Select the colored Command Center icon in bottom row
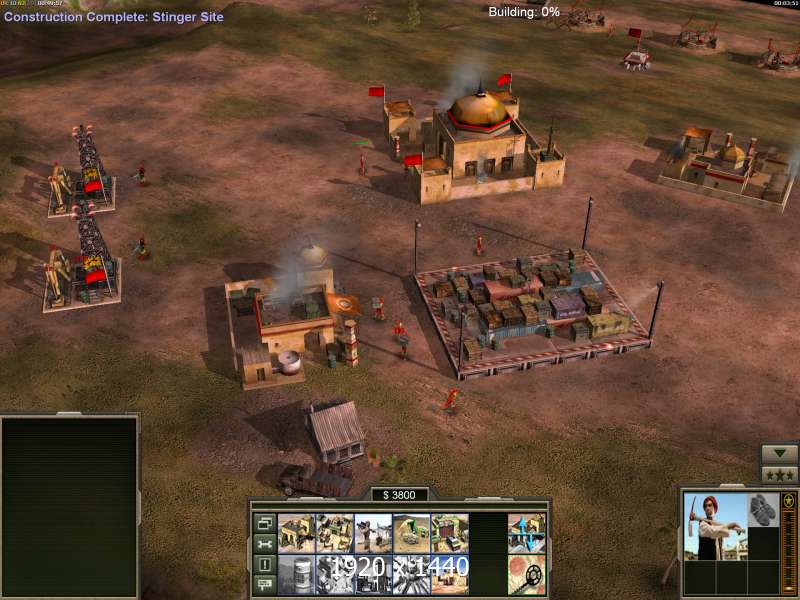The image size is (800, 600). click(x=450, y=573)
